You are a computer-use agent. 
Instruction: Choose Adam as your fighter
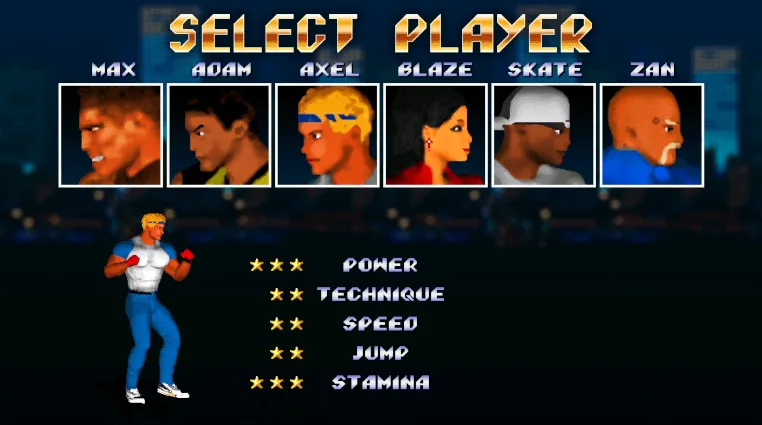218,135
